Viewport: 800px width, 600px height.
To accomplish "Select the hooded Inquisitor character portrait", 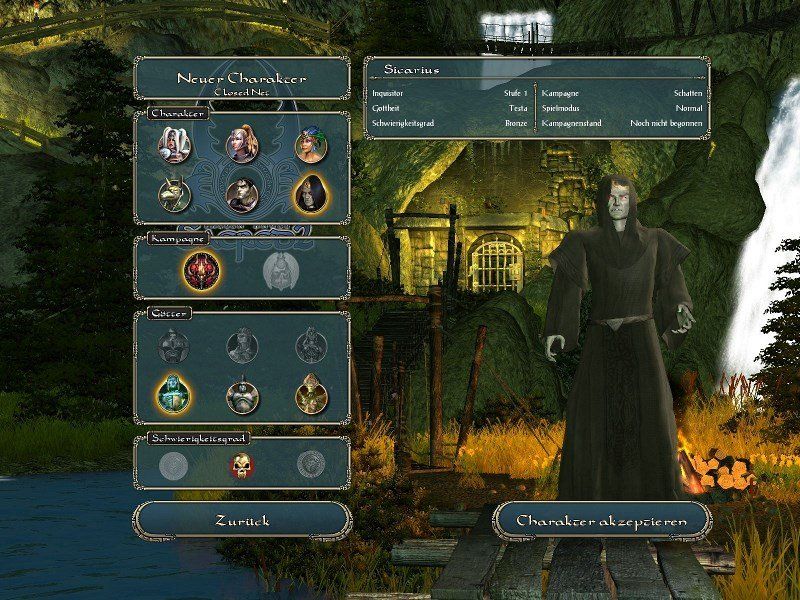I will click(x=311, y=192).
